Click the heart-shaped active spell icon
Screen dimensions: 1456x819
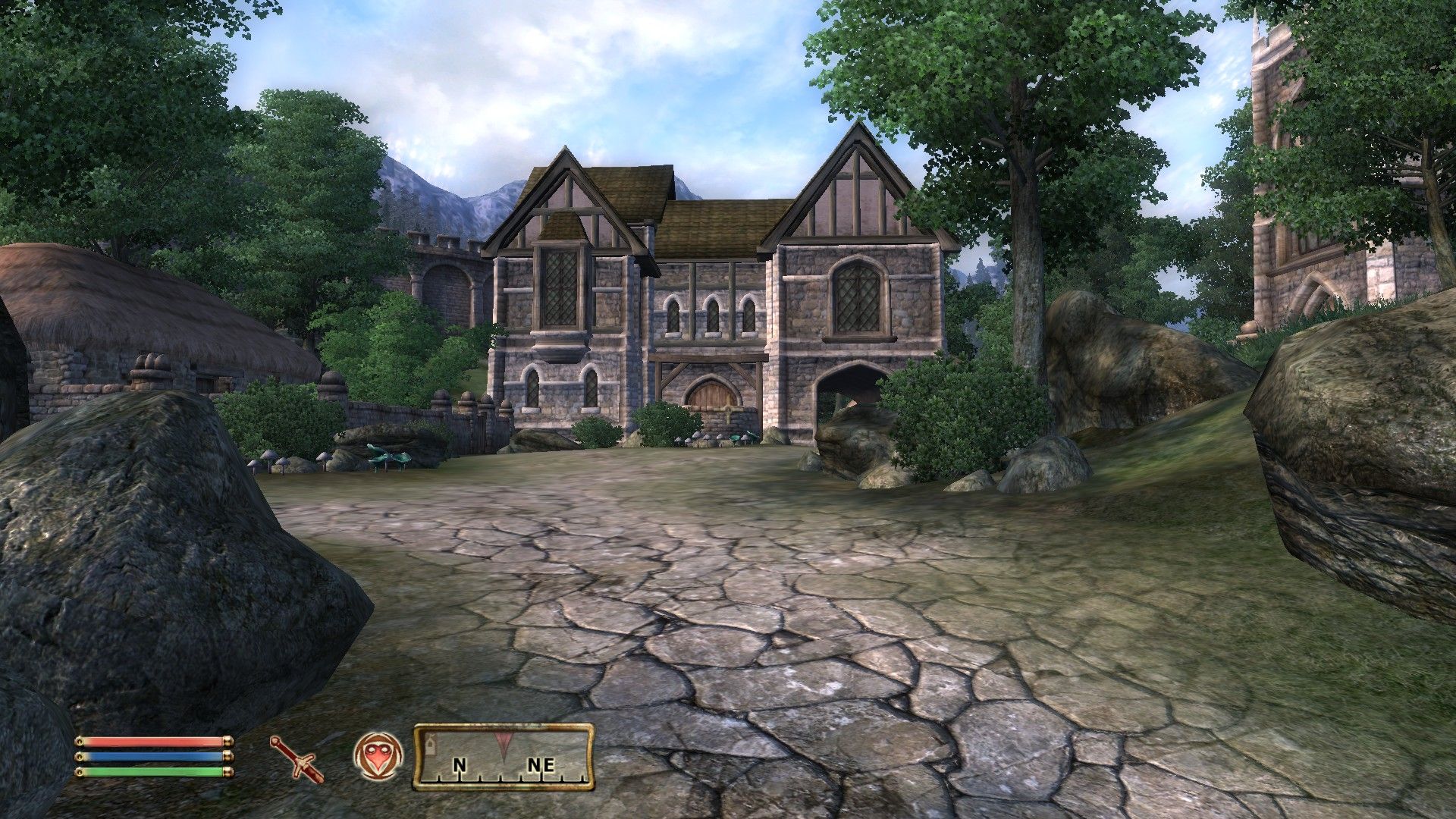click(x=377, y=757)
